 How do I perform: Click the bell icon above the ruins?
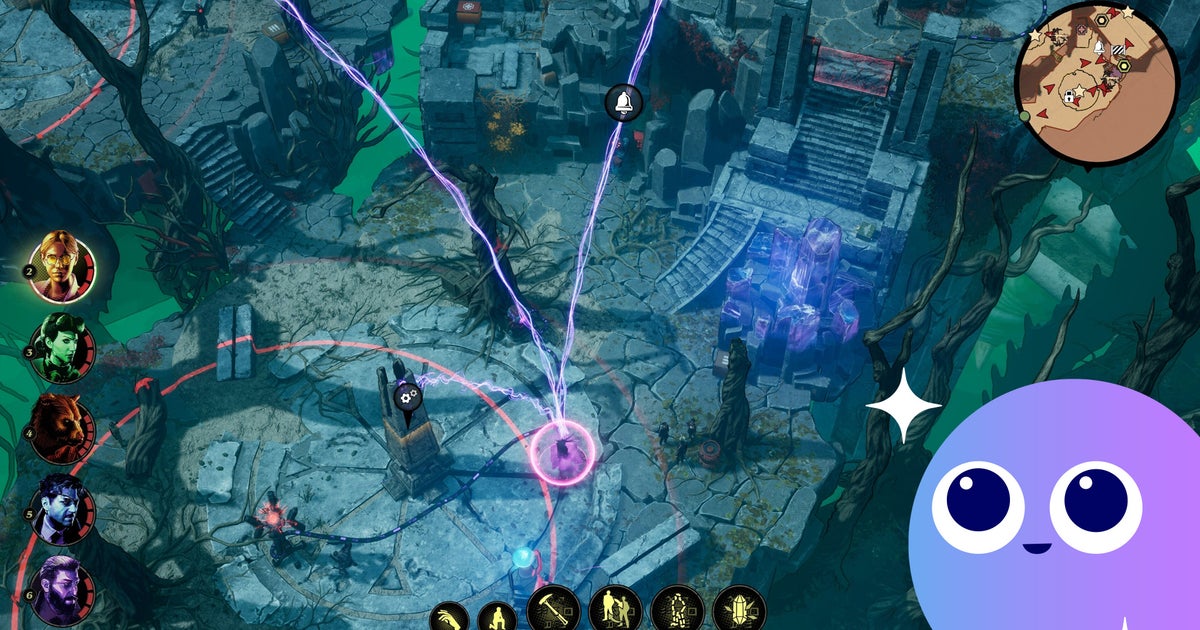[624, 101]
